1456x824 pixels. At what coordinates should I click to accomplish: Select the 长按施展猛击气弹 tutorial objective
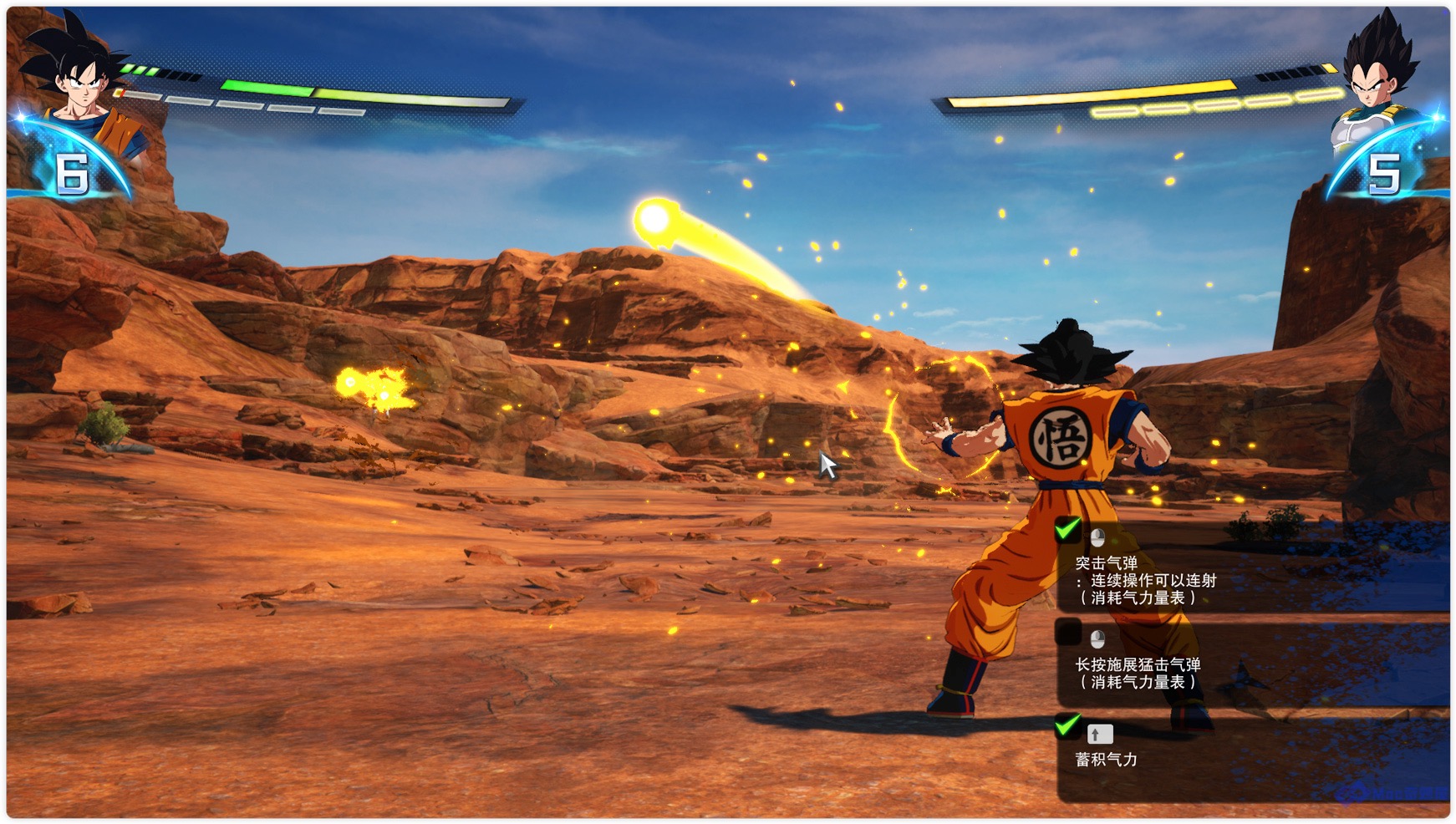tap(1138, 673)
